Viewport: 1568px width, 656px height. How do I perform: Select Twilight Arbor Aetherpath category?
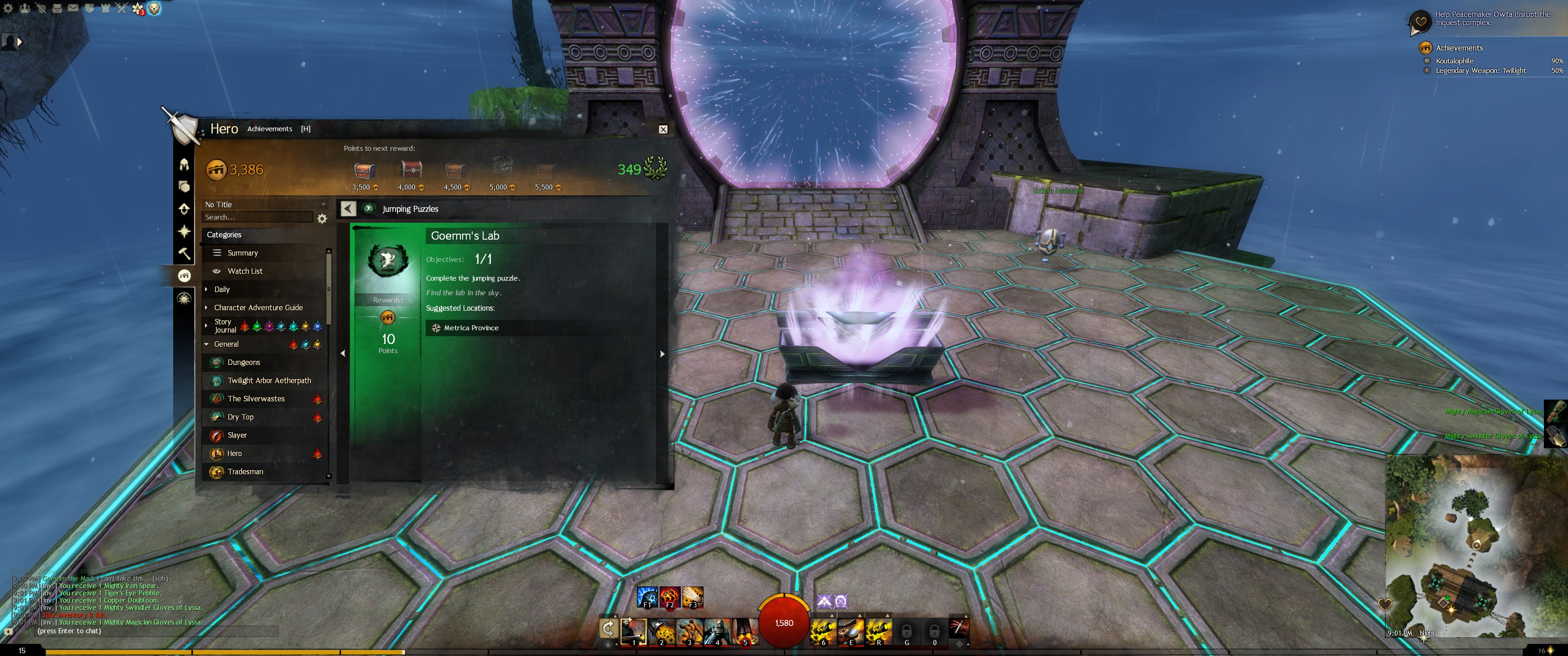[268, 381]
